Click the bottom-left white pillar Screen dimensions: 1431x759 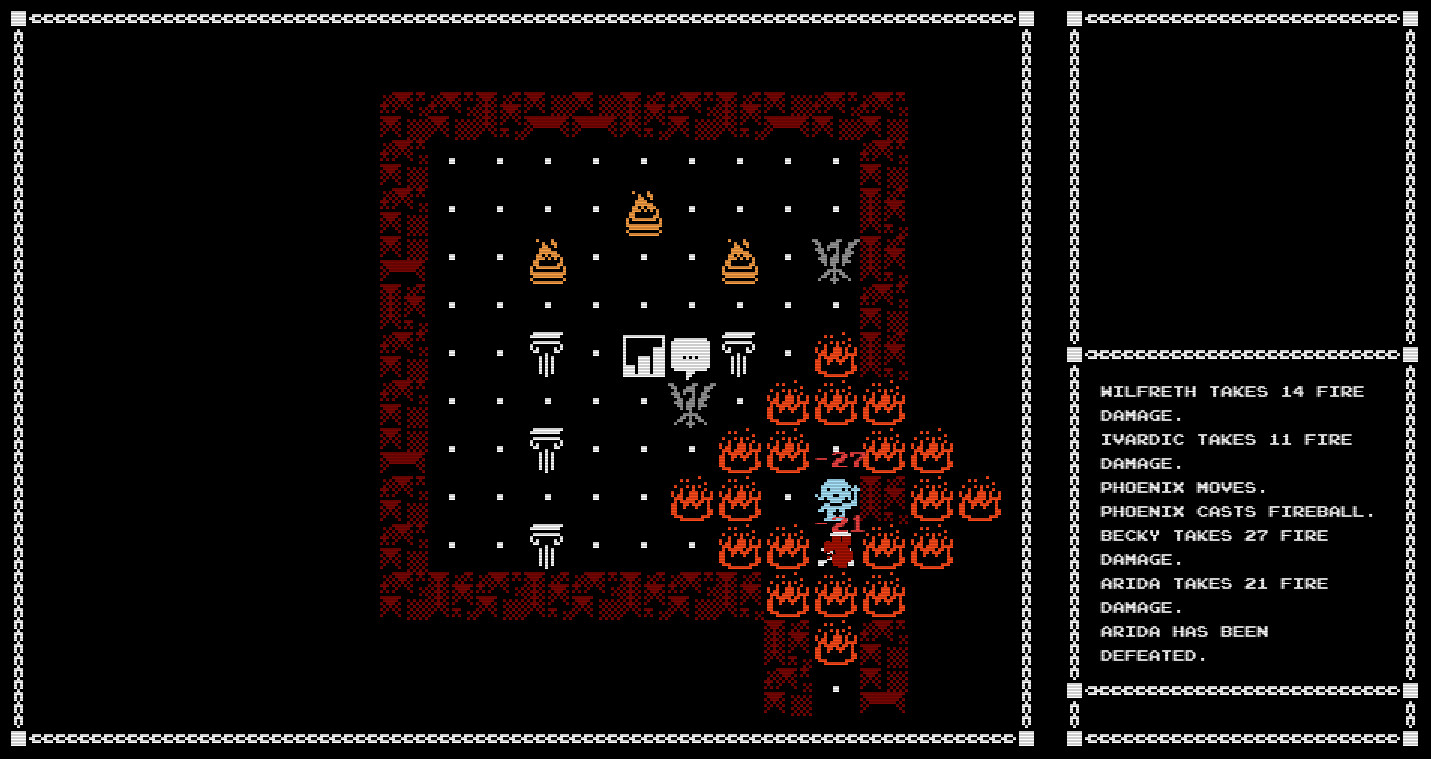[x=548, y=545]
